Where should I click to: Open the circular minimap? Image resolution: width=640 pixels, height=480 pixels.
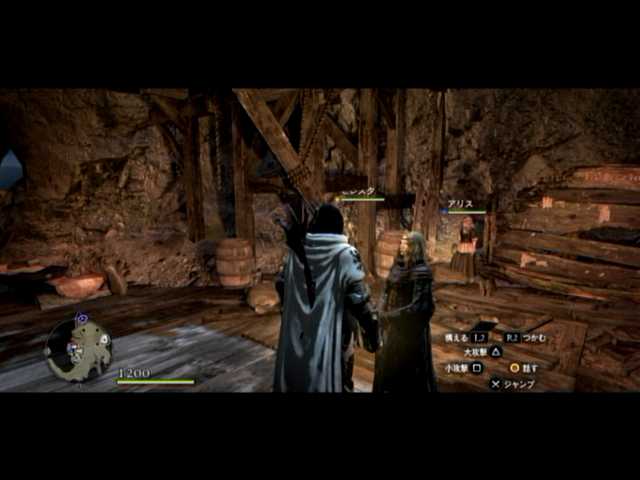pos(78,348)
